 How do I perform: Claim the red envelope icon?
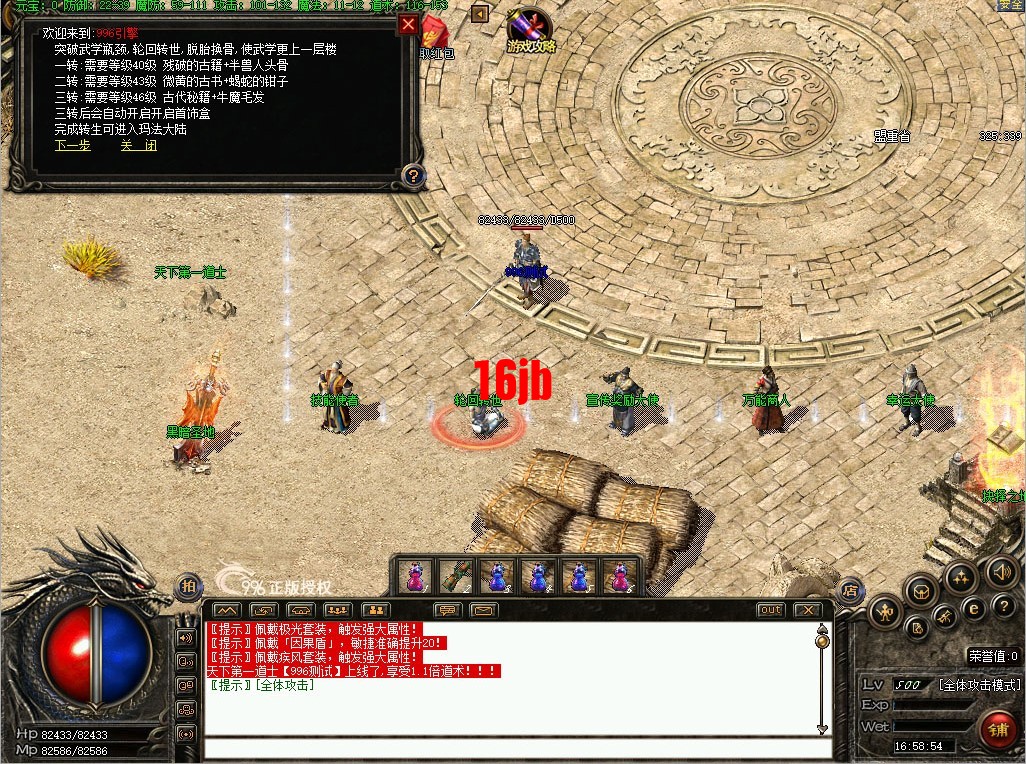434,33
